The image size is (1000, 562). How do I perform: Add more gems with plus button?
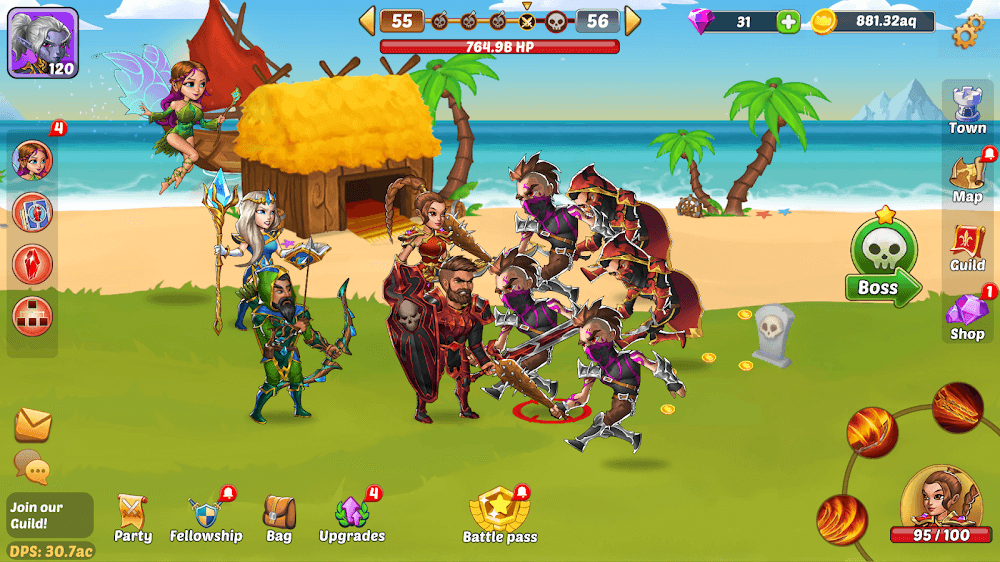pyautogui.click(x=788, y=22)
